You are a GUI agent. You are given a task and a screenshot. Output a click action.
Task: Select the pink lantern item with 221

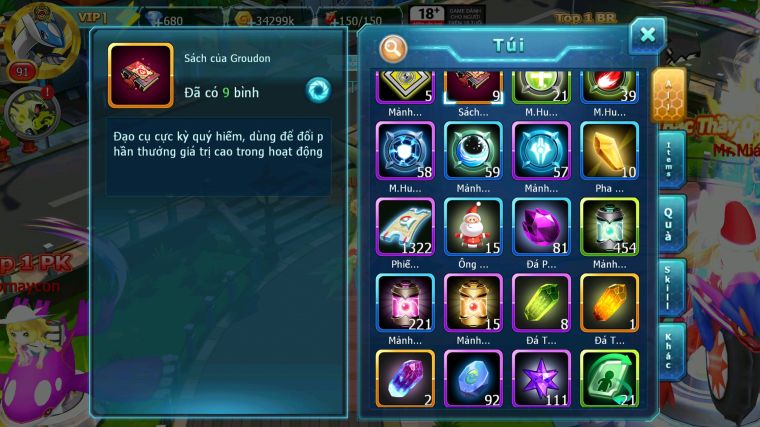[405, 302]
